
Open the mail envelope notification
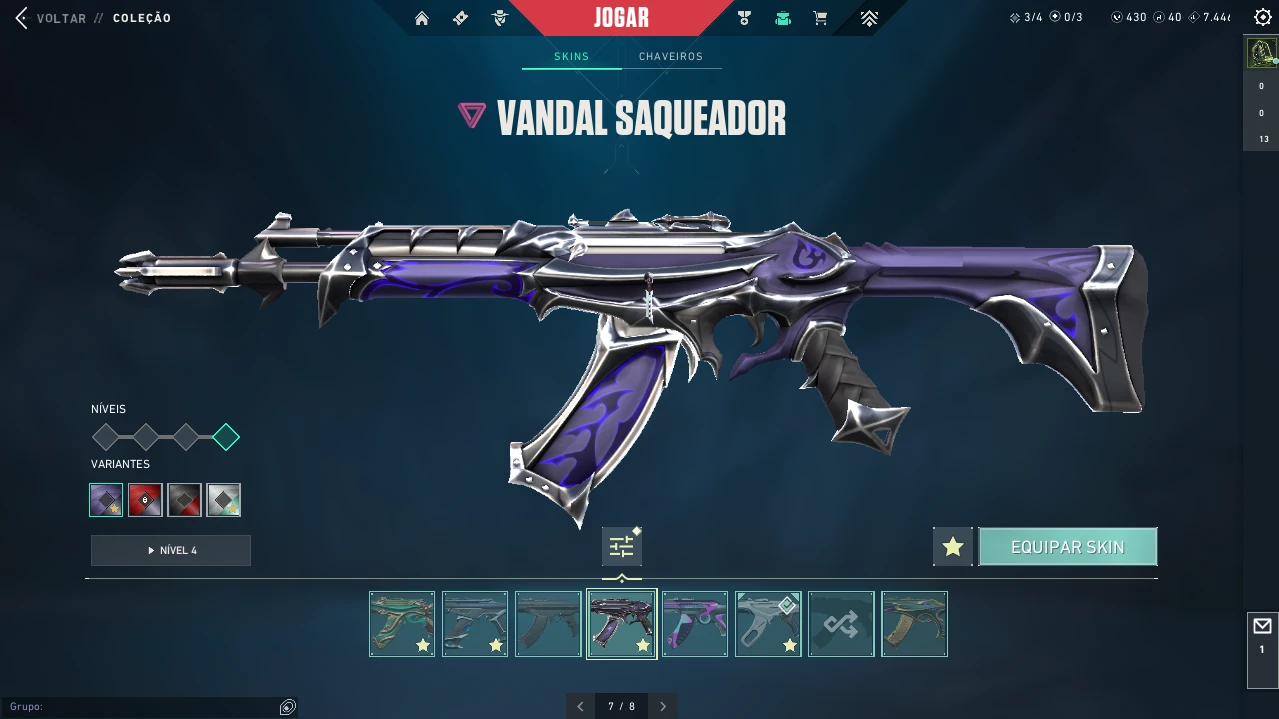(x=1262, y=627)
